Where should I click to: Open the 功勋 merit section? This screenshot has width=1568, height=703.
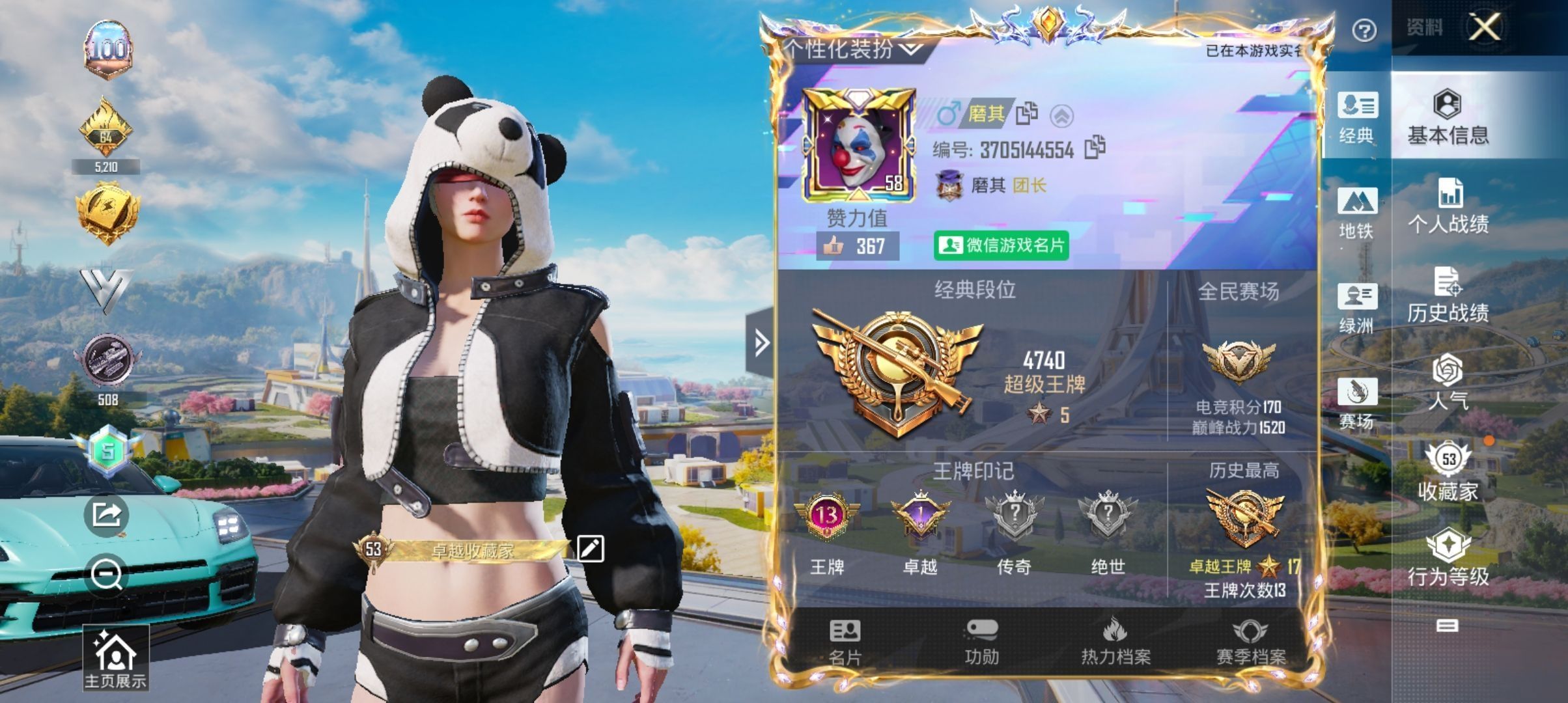(x=981, y=642)
